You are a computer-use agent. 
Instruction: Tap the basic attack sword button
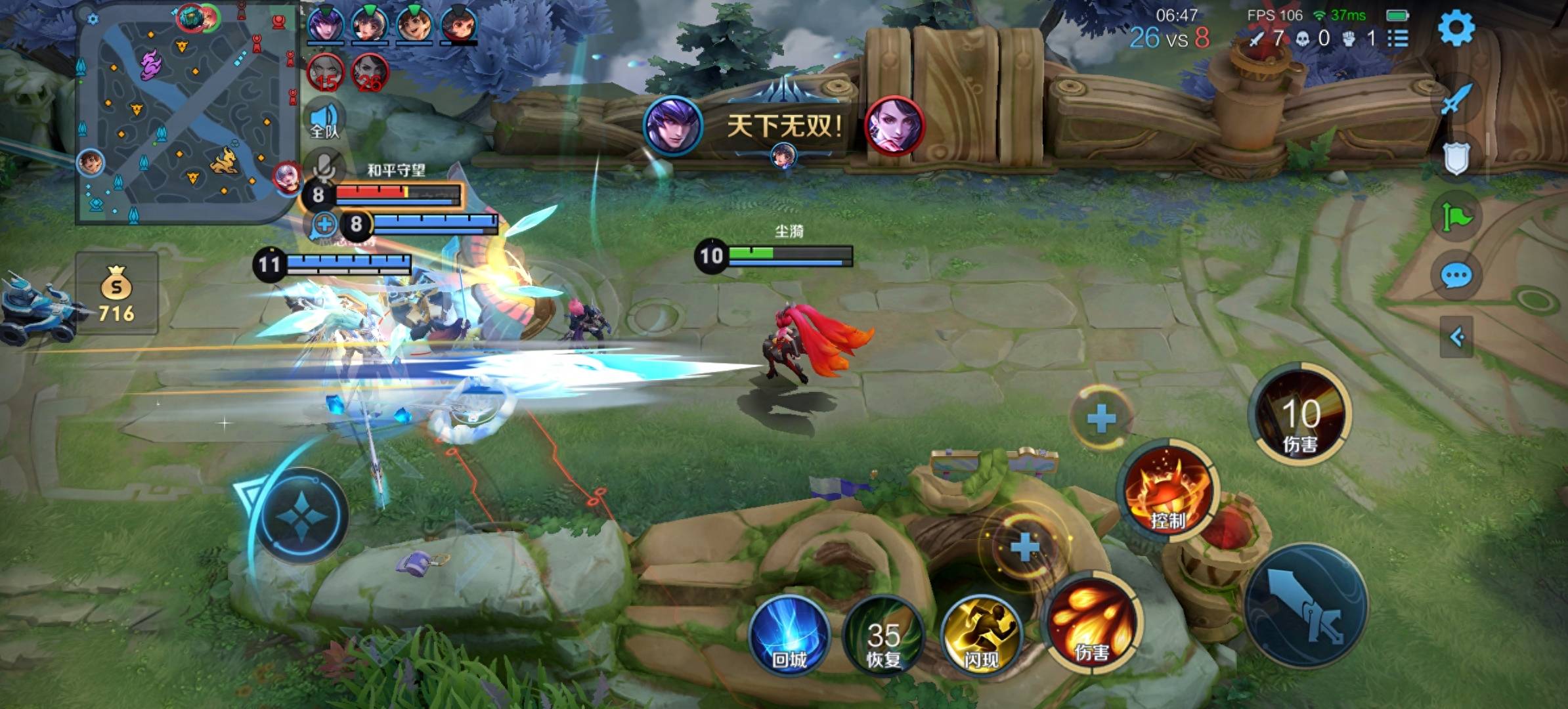1305,606
